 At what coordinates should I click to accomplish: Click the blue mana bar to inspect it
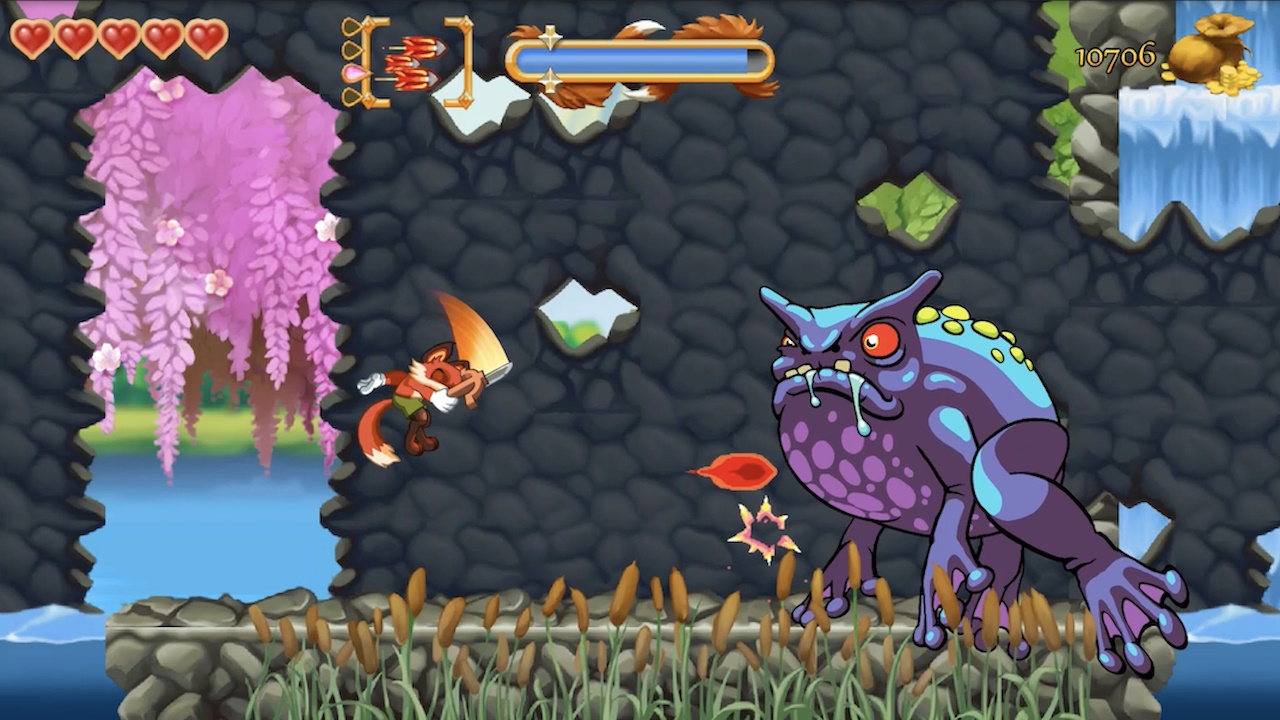coord(640,58)
